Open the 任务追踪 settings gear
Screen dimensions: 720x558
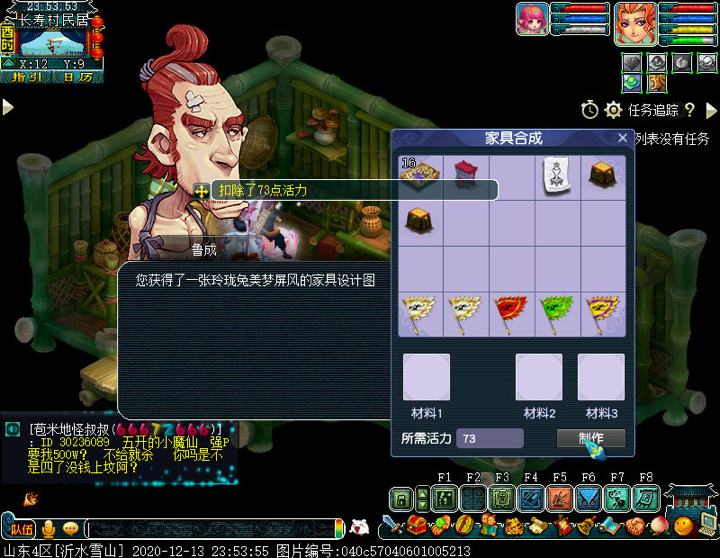click(x=613, y=110)
